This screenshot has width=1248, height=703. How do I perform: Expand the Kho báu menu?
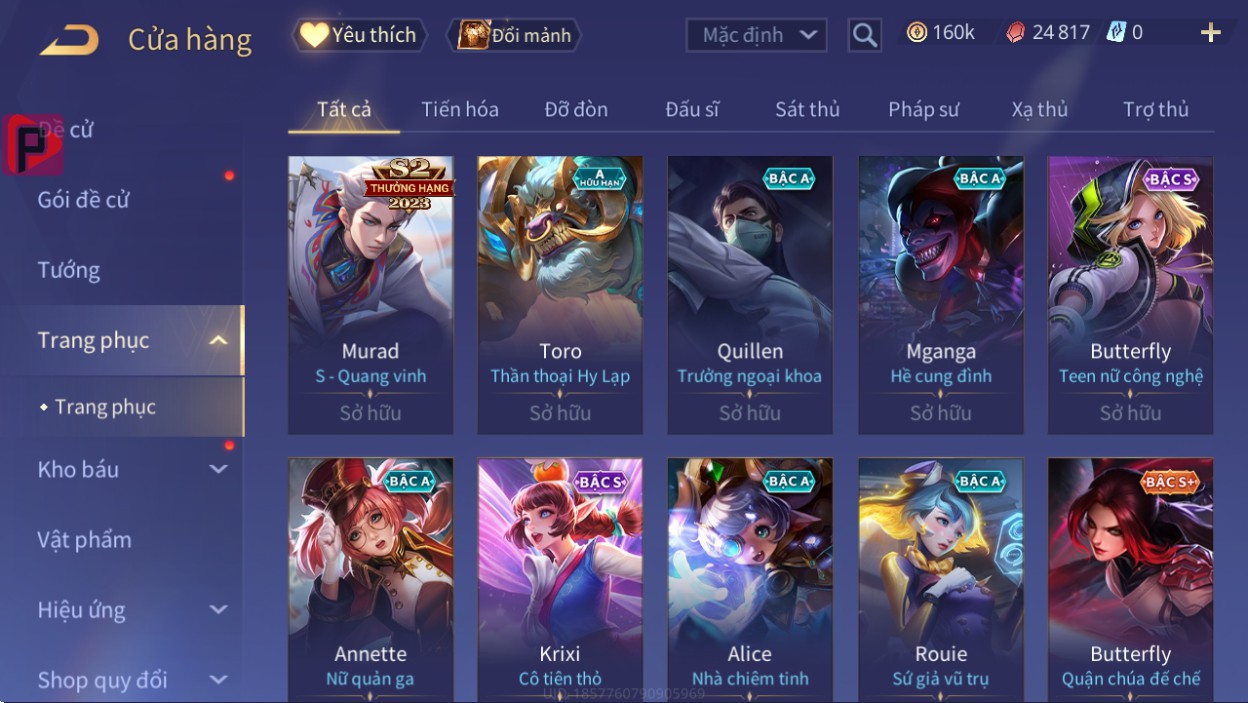(130, 469)
